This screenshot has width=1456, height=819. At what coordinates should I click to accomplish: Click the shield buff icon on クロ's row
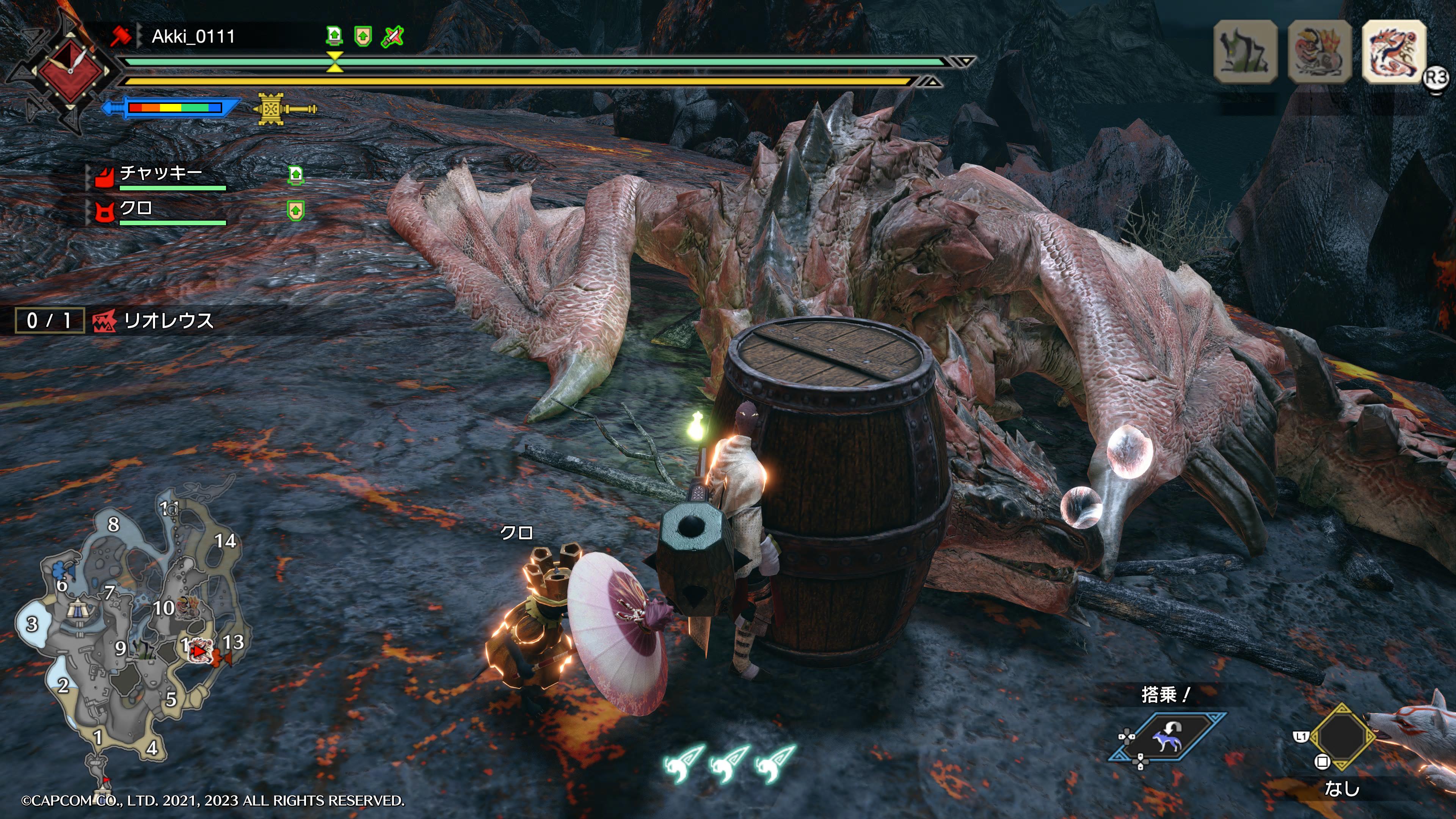[x=296, y=210]
